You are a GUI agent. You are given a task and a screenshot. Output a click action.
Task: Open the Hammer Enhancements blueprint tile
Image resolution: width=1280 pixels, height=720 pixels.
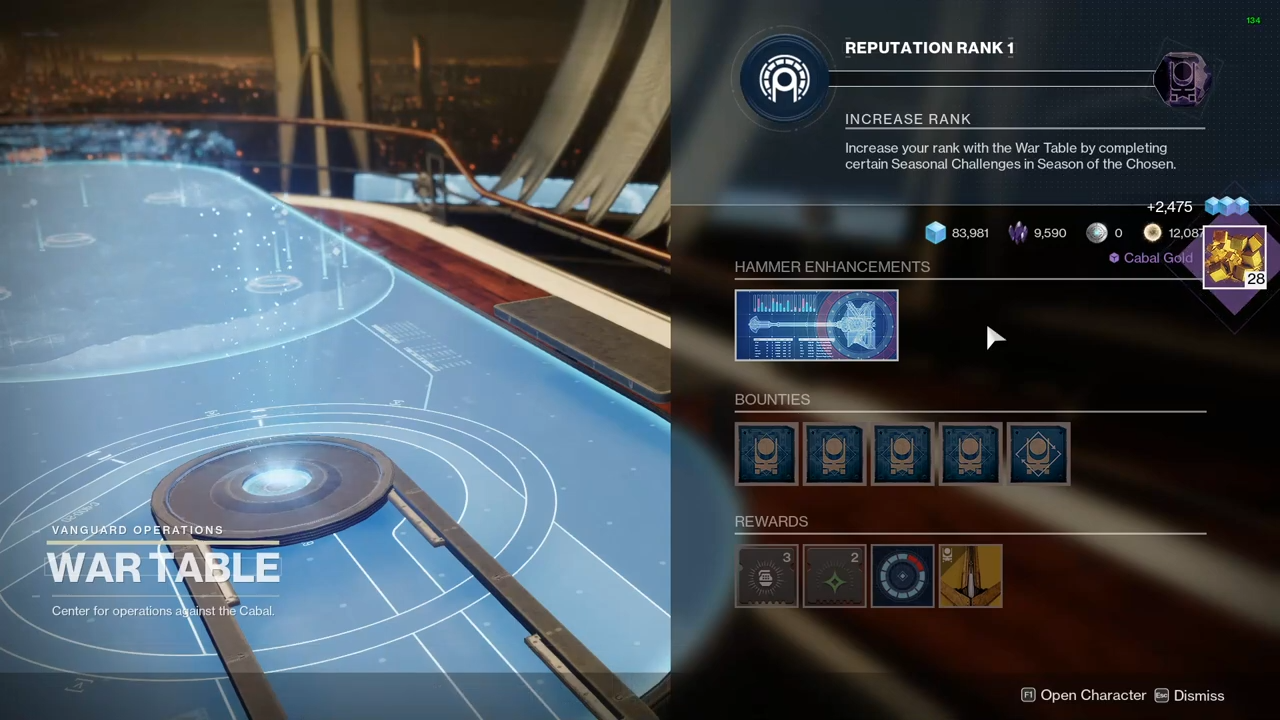[x=816, y=325]
